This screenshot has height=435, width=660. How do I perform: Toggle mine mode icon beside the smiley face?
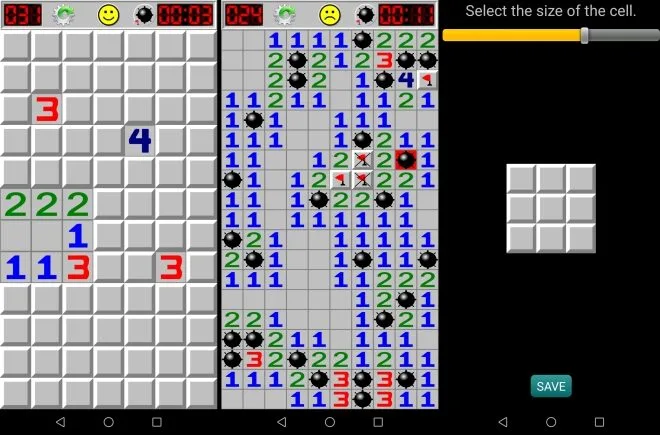click(146, 15)
